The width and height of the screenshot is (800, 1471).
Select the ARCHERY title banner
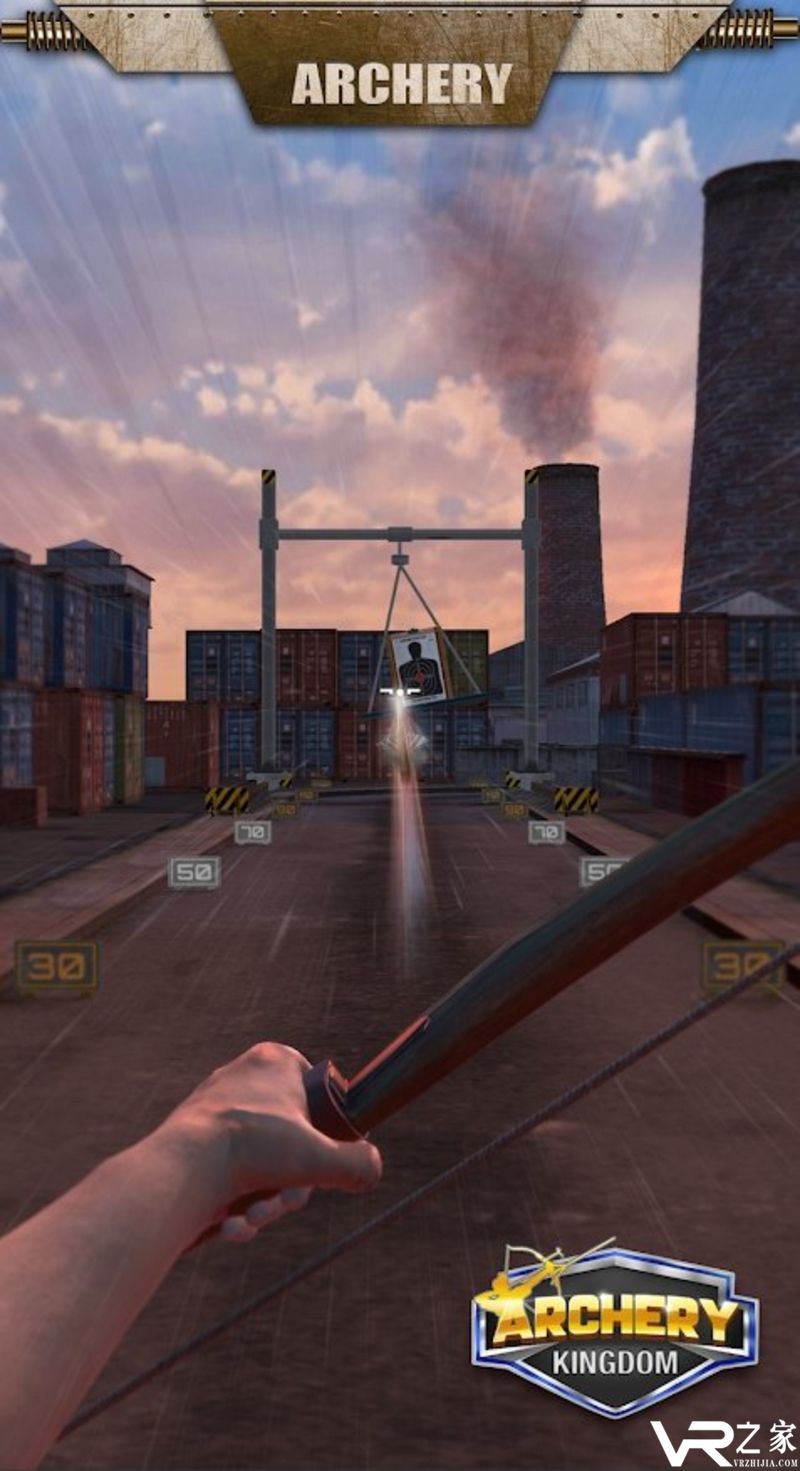[401, 83]
